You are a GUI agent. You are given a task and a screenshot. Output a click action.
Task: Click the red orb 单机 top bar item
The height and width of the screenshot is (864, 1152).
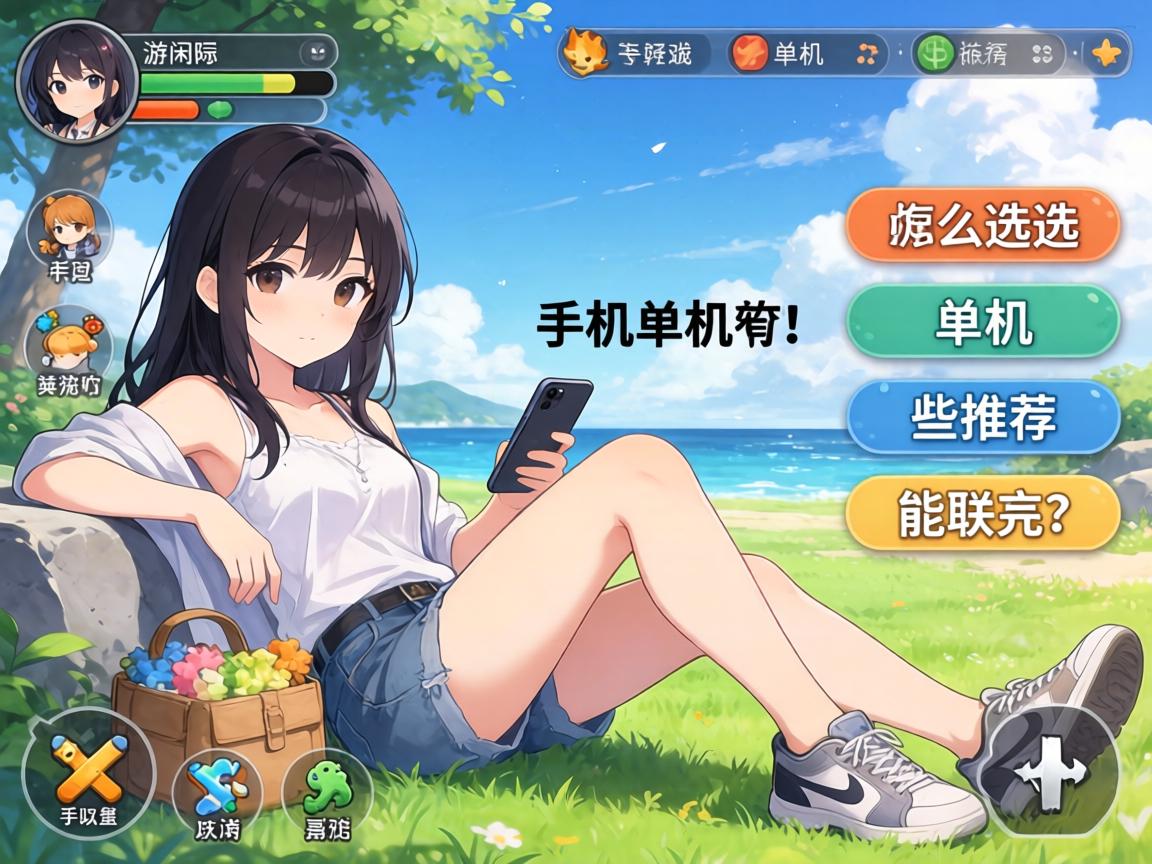806,53
